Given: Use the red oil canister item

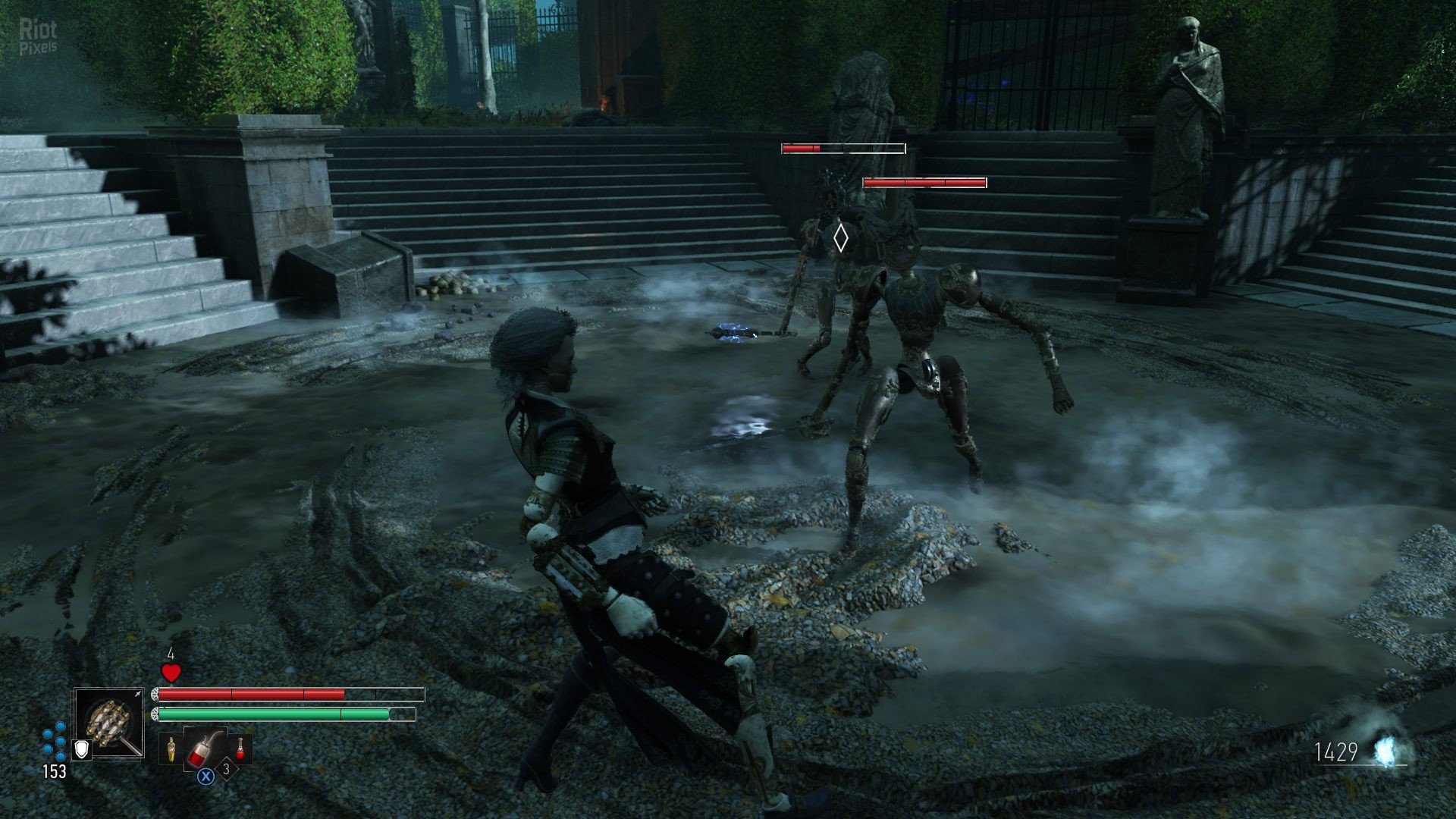Looking at the screenshot, I should (x=204, y=747).
